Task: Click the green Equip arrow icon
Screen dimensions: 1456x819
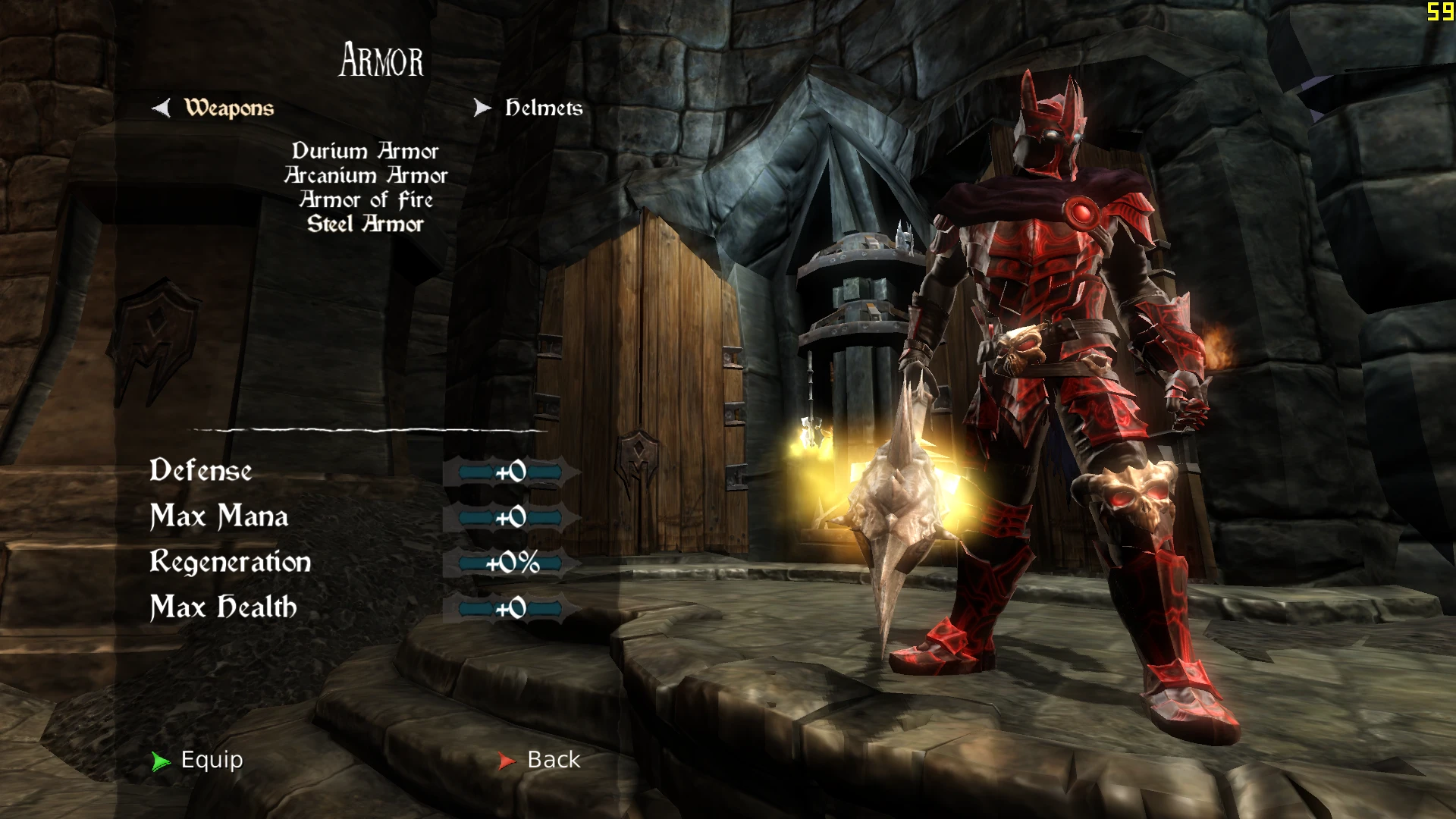Action: pos(161,761)
